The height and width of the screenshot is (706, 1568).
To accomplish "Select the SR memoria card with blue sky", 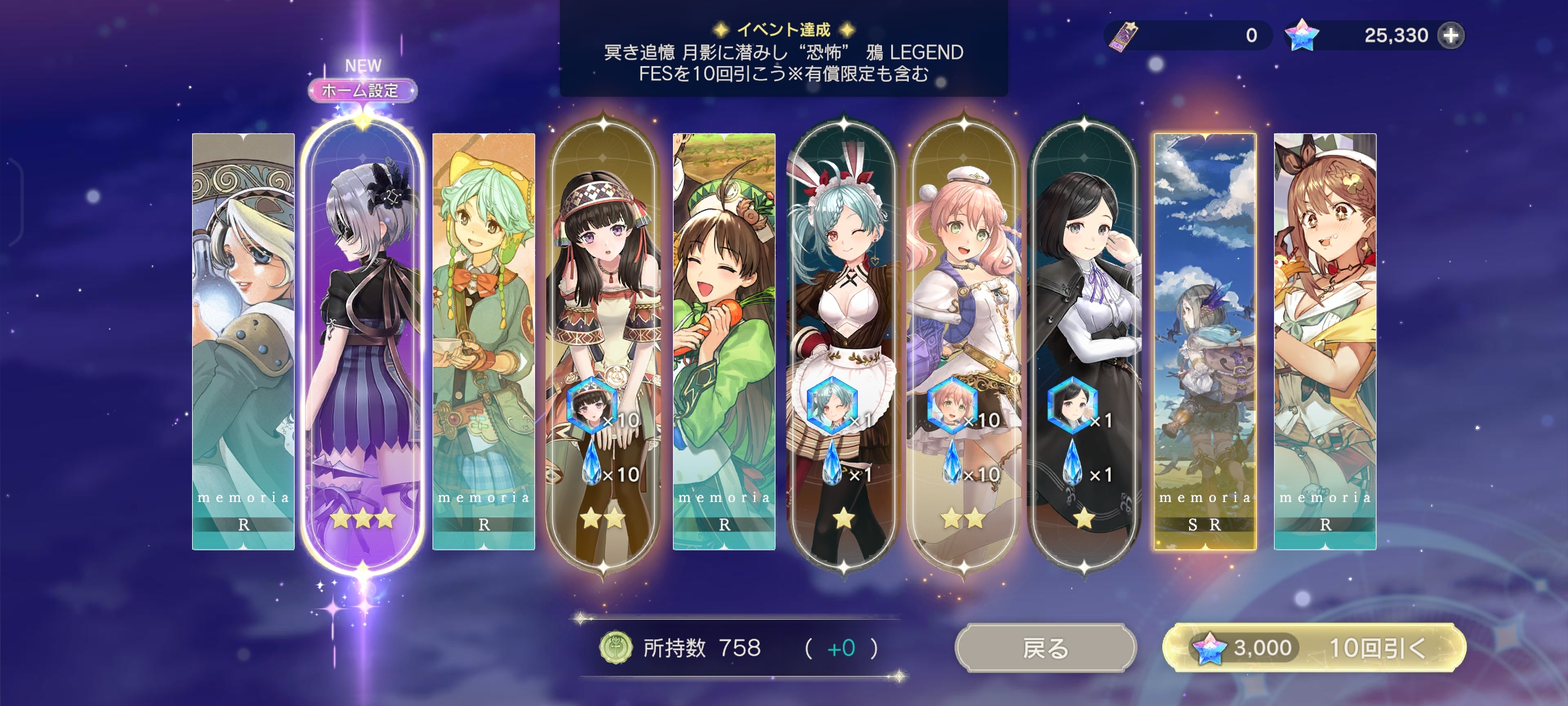I will tap(1205, 340).
